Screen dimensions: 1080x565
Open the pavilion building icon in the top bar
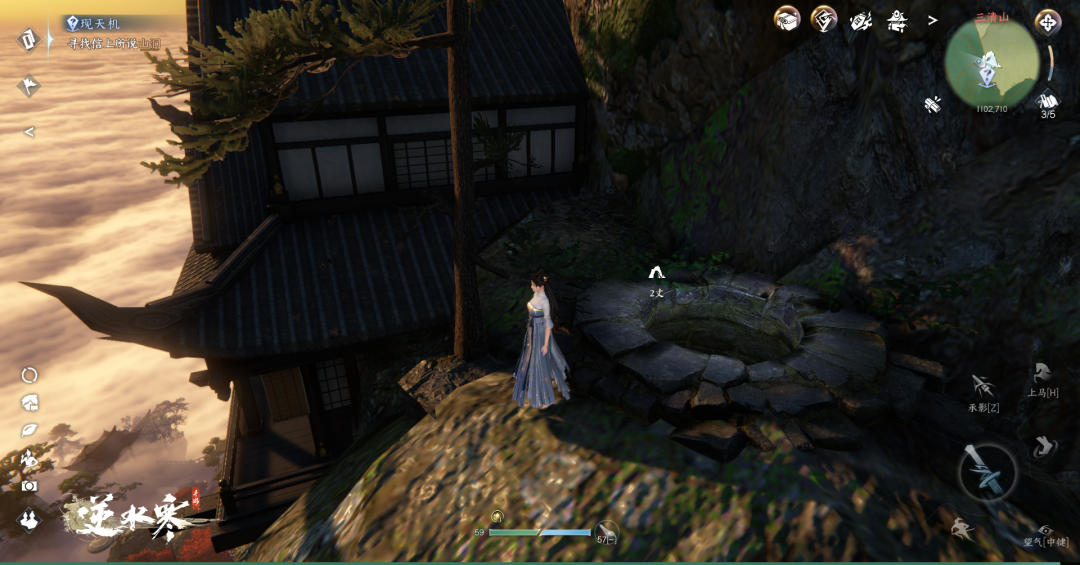(x=897, y=19)
